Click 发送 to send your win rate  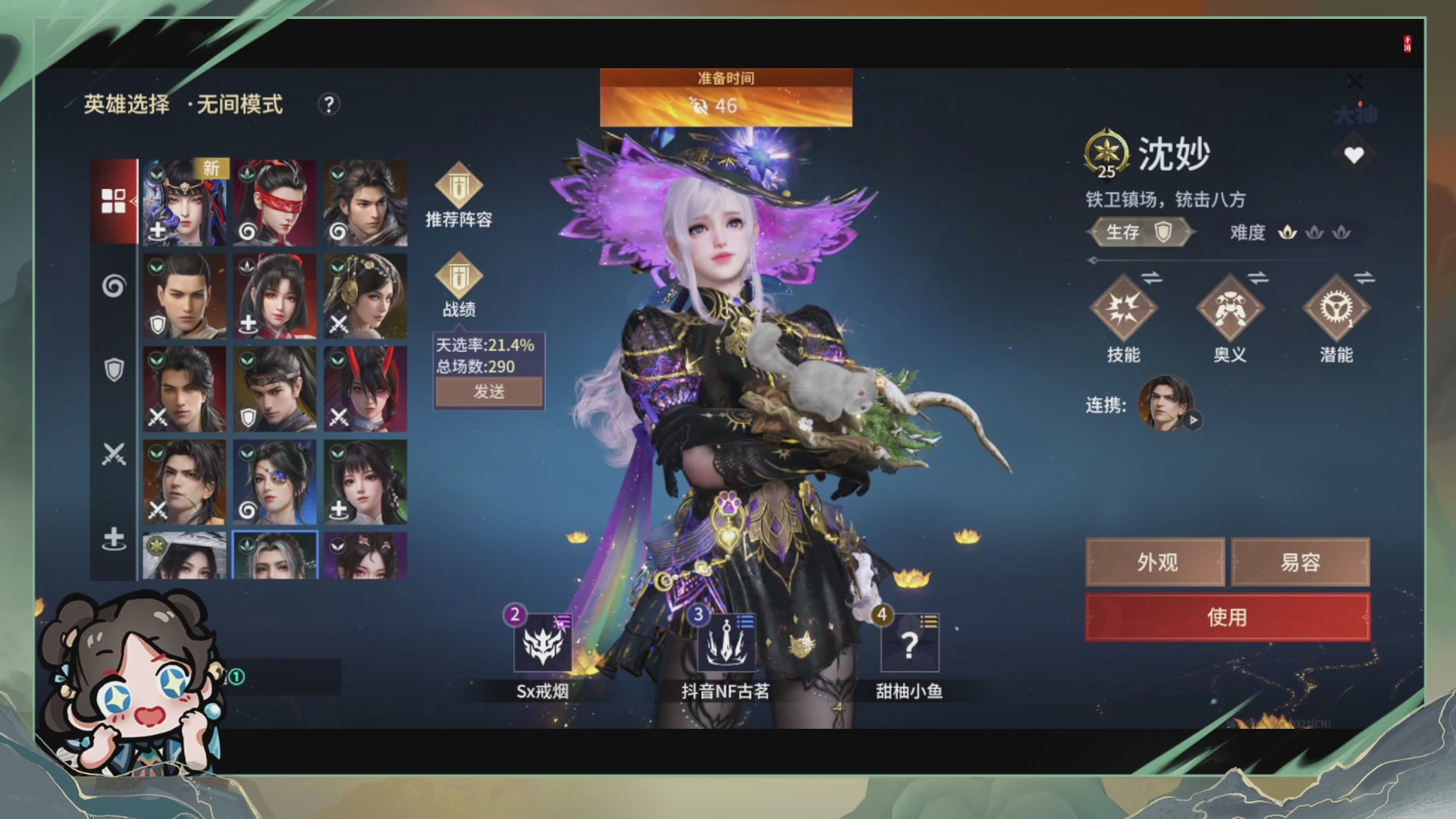coord(488,392)
